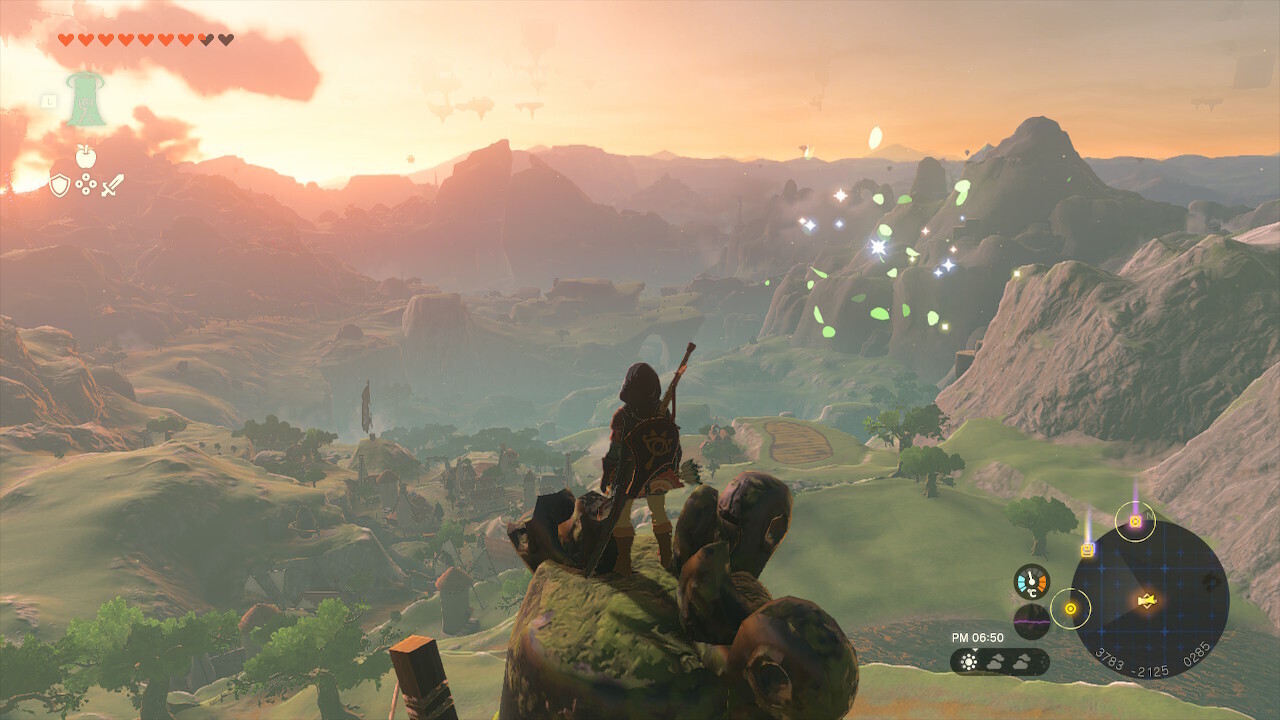Image resolution: width=1280 pixels, height=720 pixels.
Task: Select the apple materials shortcut icon
Action: pos(86,156)
